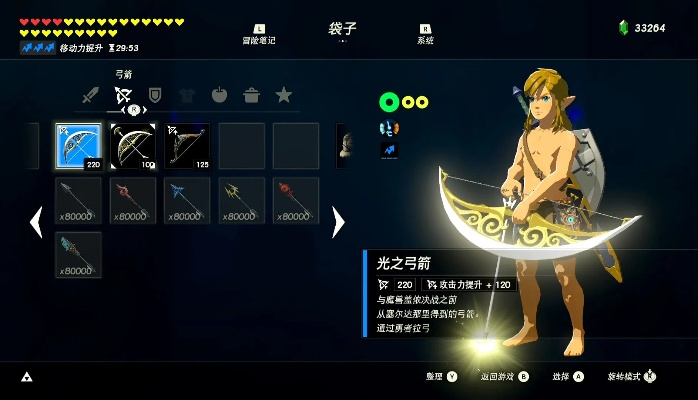This screenshot has width=698, height=400.
Task: Choose the red fire arrow stack
Action: pos(133,200)
